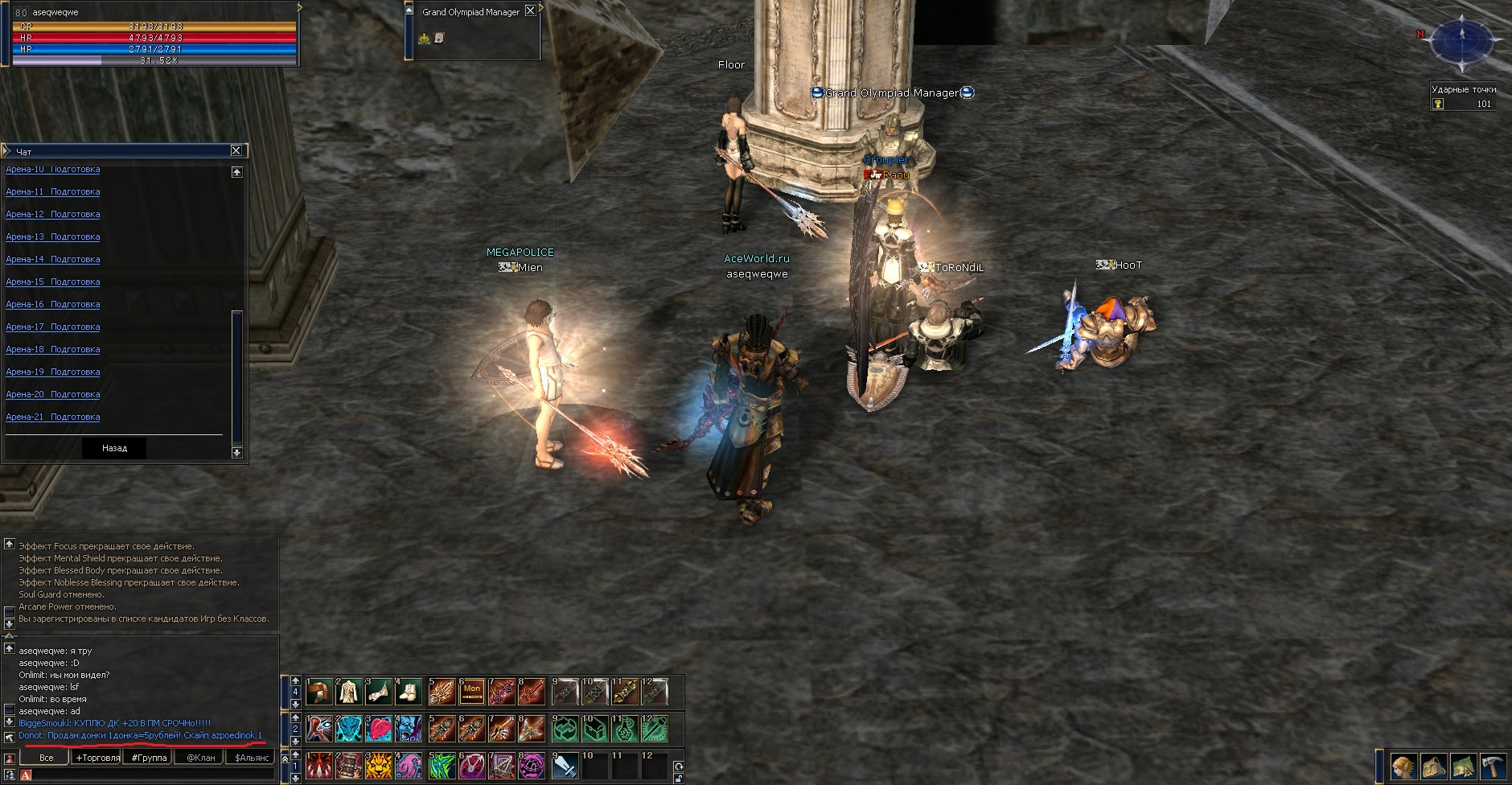Use the pink heart skill slot
Image resolution: width=1512 pixels, height=785 pixels.
coord(378,729)
